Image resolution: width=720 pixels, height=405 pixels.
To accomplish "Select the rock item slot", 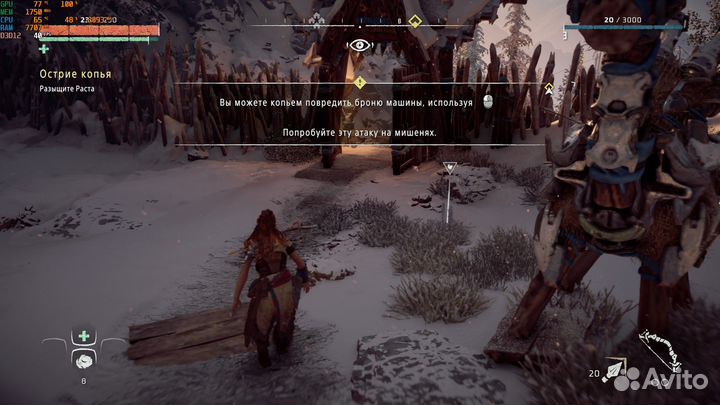I will tap(85, 360).
